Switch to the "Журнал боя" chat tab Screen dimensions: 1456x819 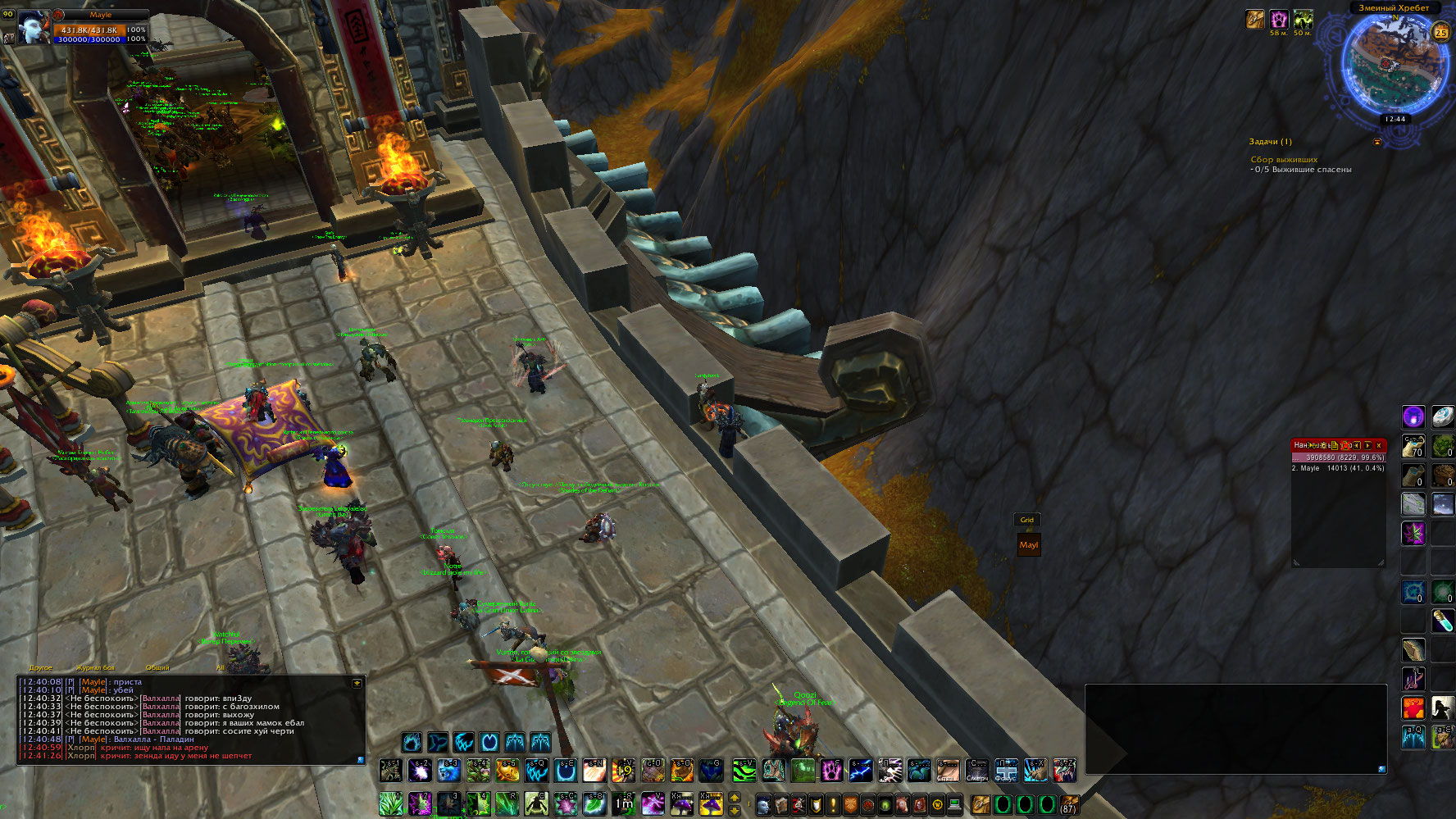pyautogui.click(x=95, y=667)
